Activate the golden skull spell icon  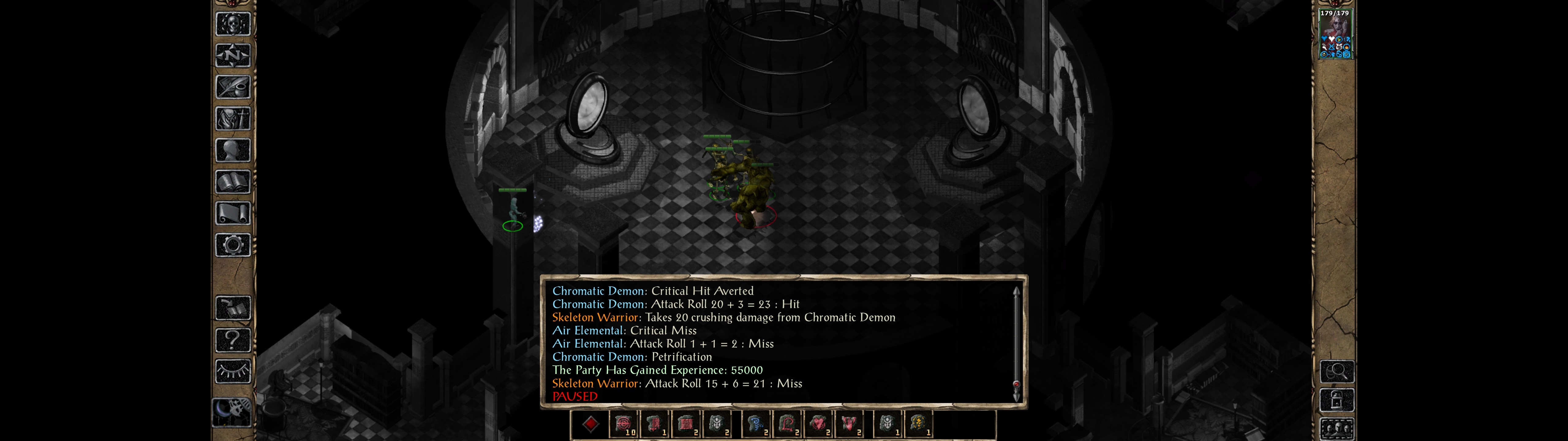coord(918,424)
